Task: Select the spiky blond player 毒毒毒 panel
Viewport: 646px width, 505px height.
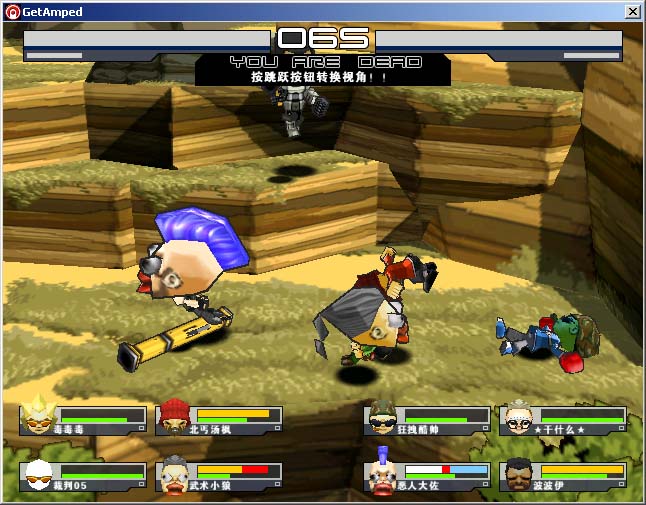Action: pyautogui.click(x=83, y=420)
